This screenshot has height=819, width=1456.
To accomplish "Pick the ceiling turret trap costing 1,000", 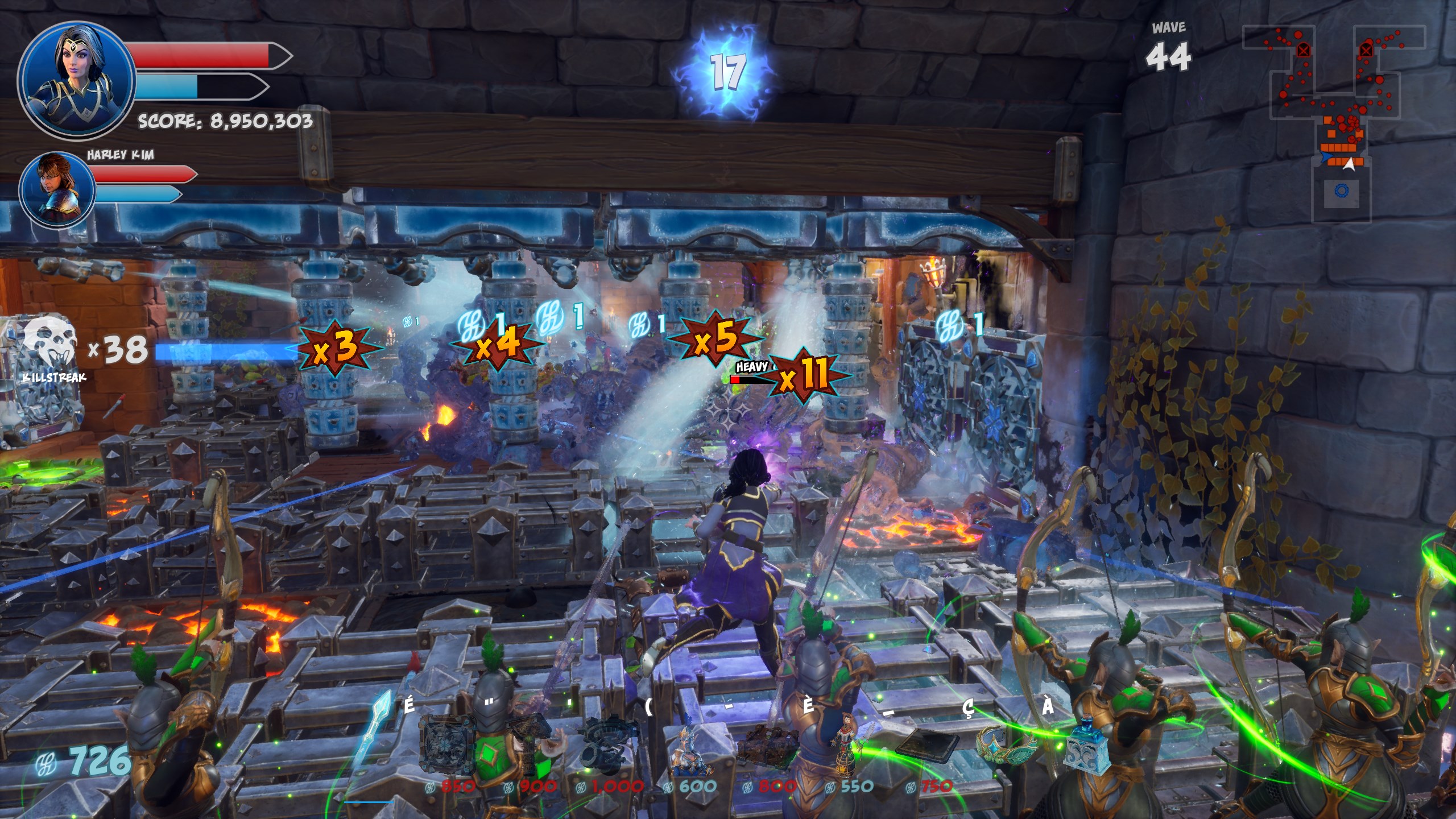I will click(605, 746).
